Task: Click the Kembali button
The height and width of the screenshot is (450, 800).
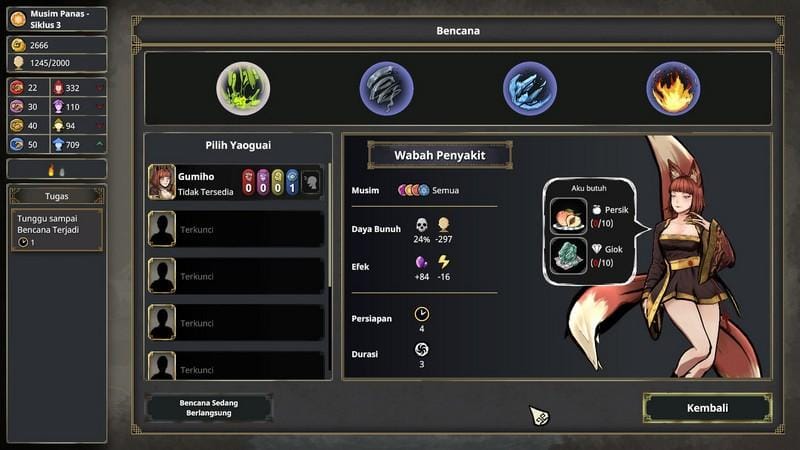Action: (707, 408)
